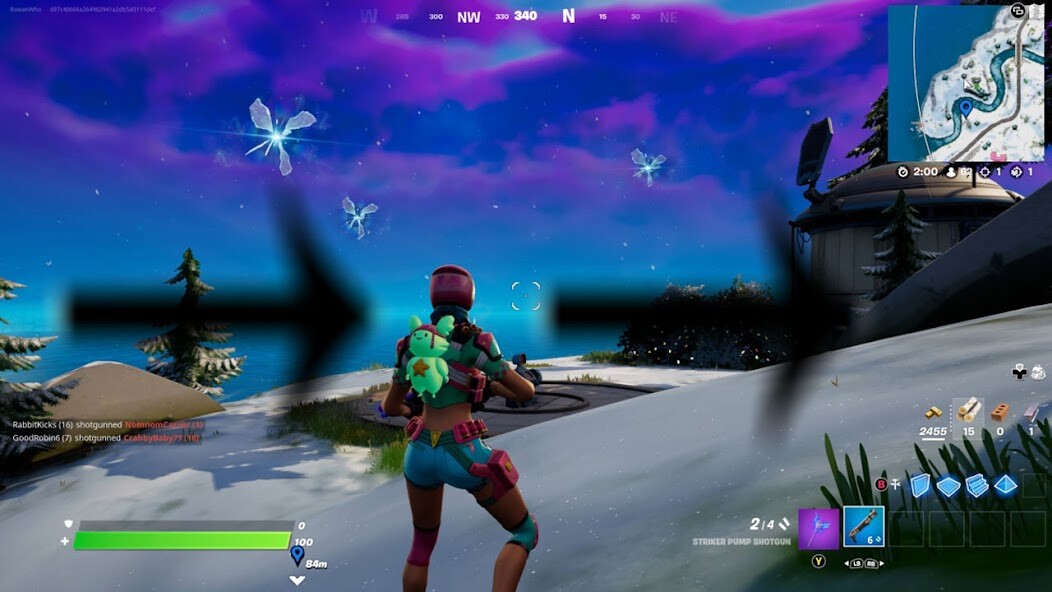Choose the pyramid roof building piece
Image resolution: width=1052 pixels, height=592 pixels.
1006,486
